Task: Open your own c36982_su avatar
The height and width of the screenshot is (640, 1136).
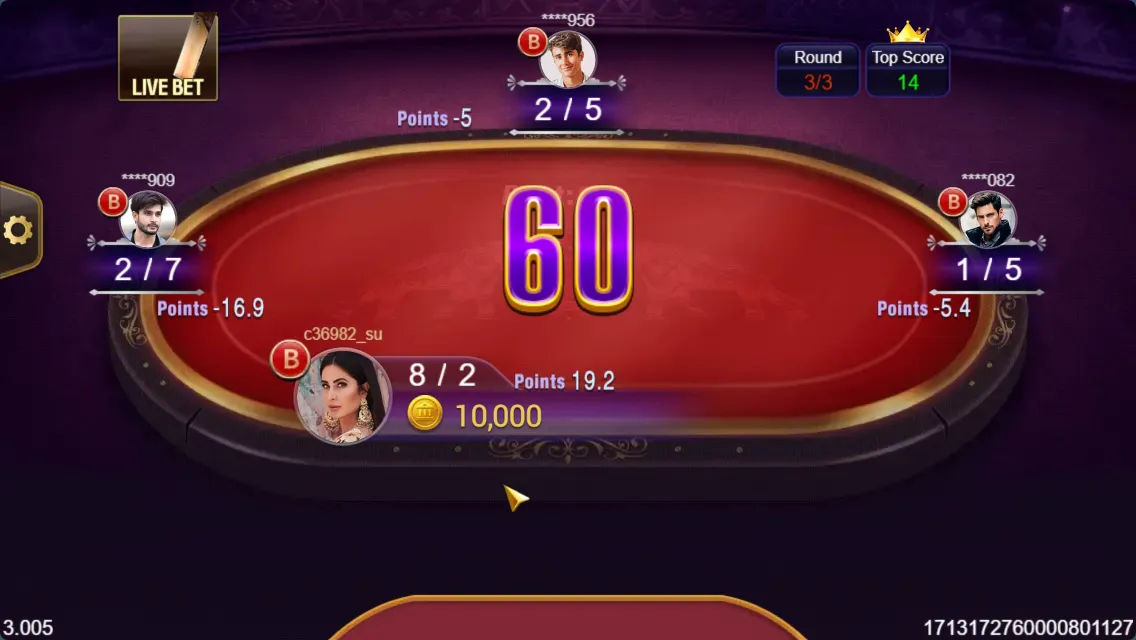Action: (x=343, y=397)
